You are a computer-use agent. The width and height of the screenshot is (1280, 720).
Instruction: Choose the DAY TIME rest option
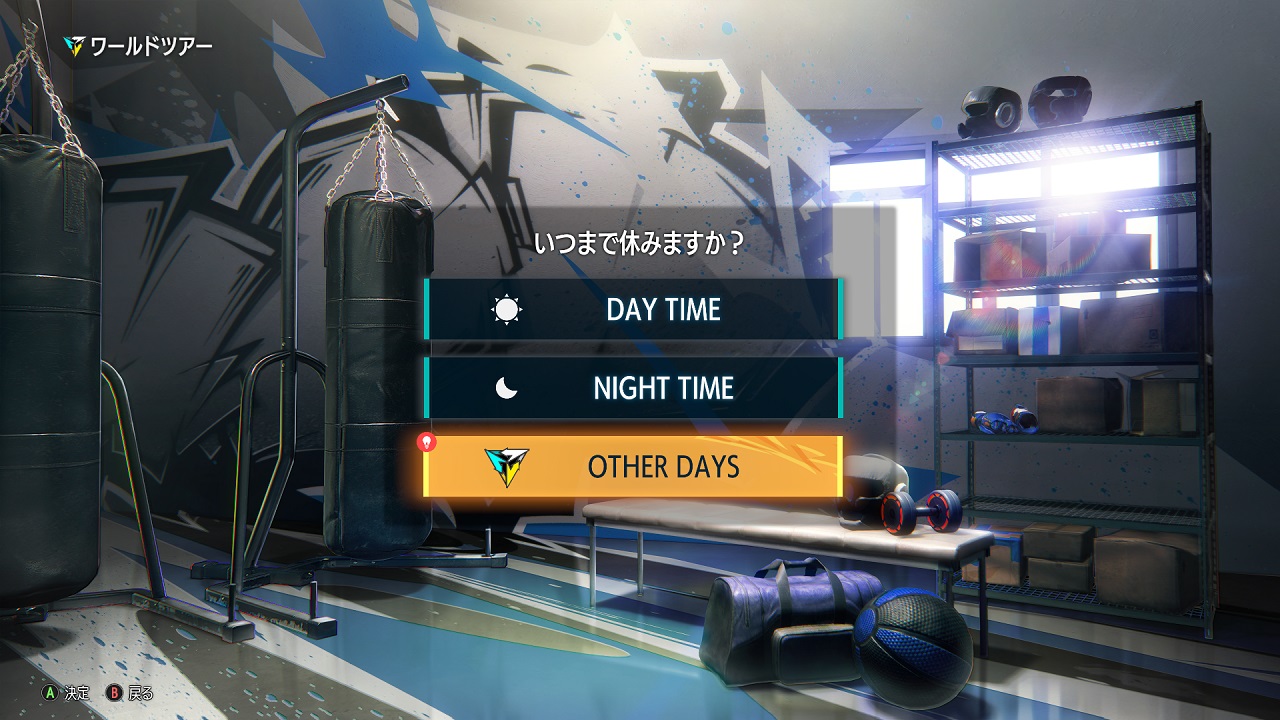(x=632, y=309)
